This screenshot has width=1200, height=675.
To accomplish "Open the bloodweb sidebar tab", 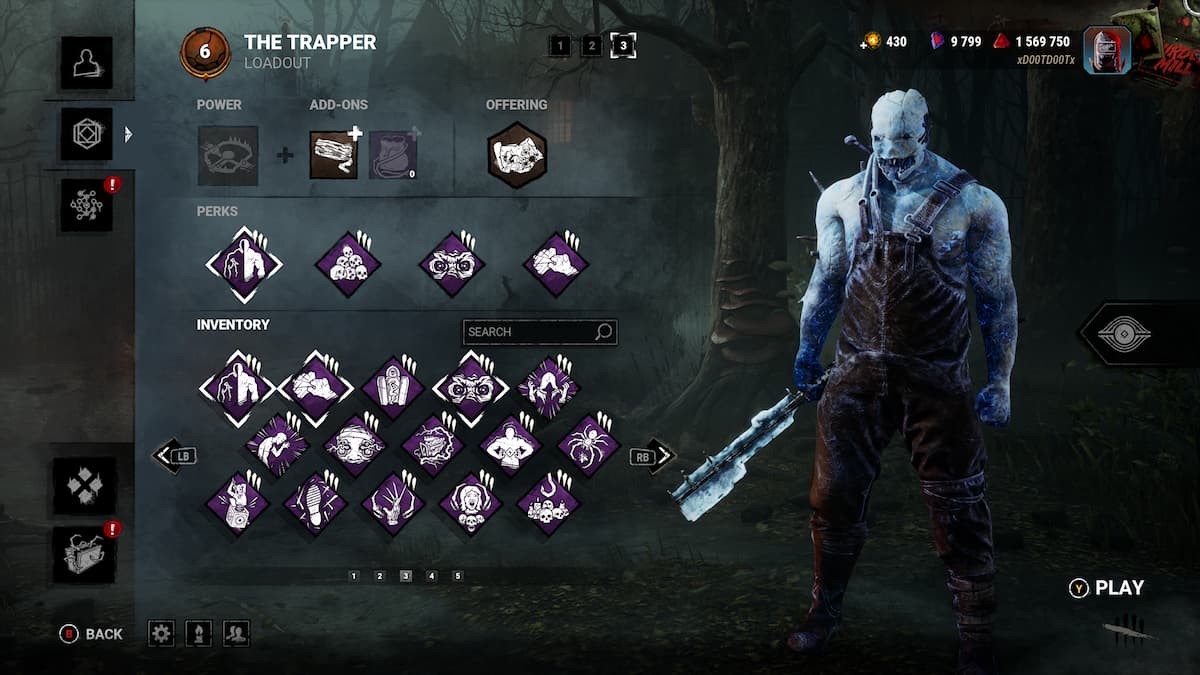I will pos(86,205).
